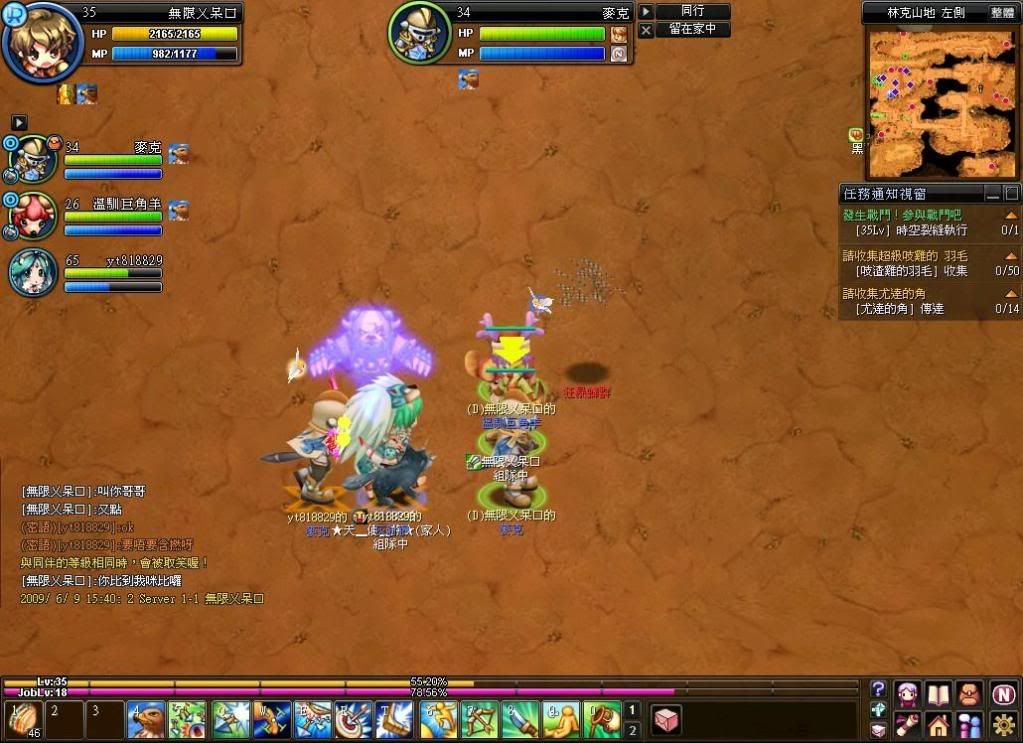Select party member yt818829 portrait
1023x743 pixels.
33,273
